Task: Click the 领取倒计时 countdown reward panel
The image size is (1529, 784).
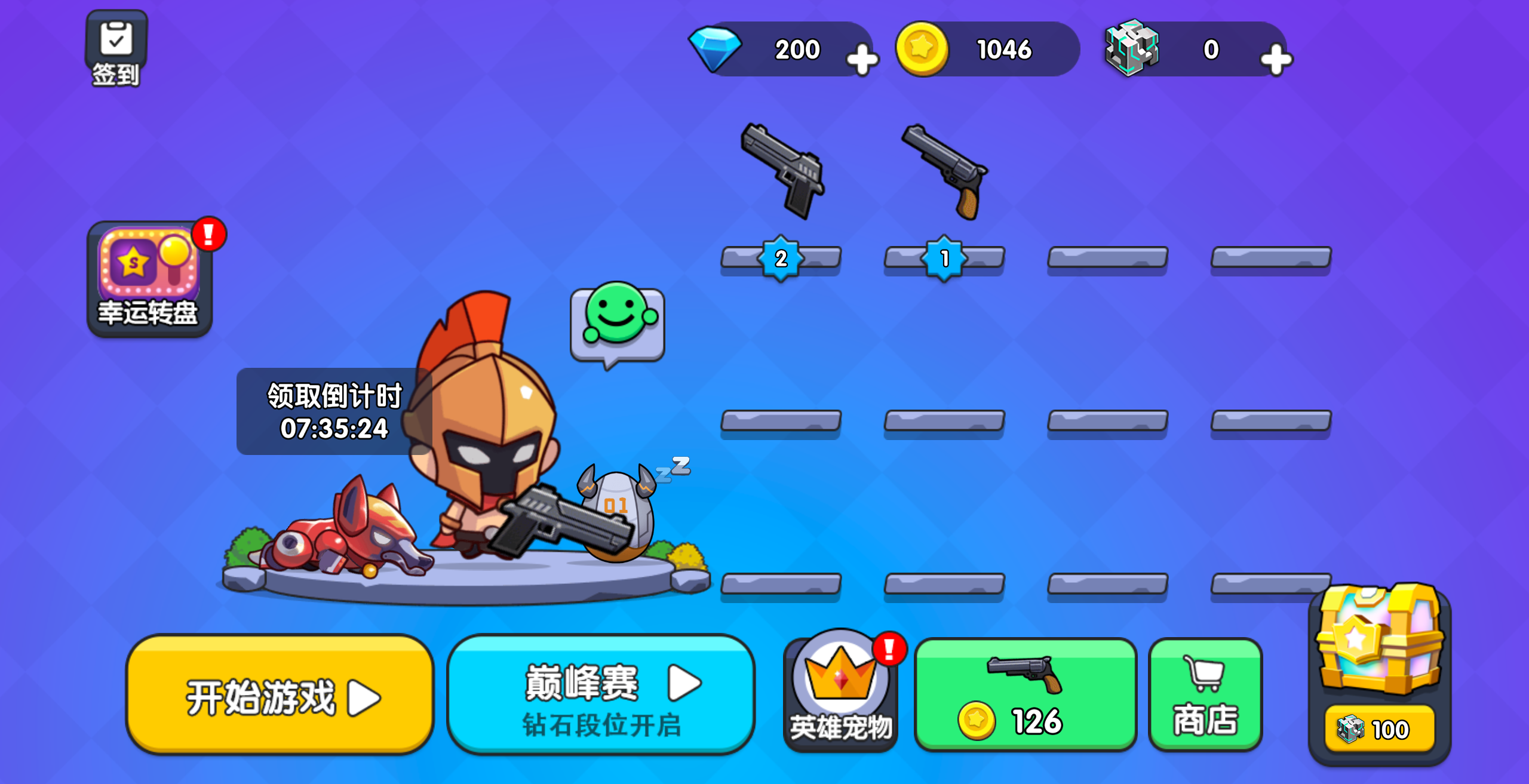Action: coord(334,411)
